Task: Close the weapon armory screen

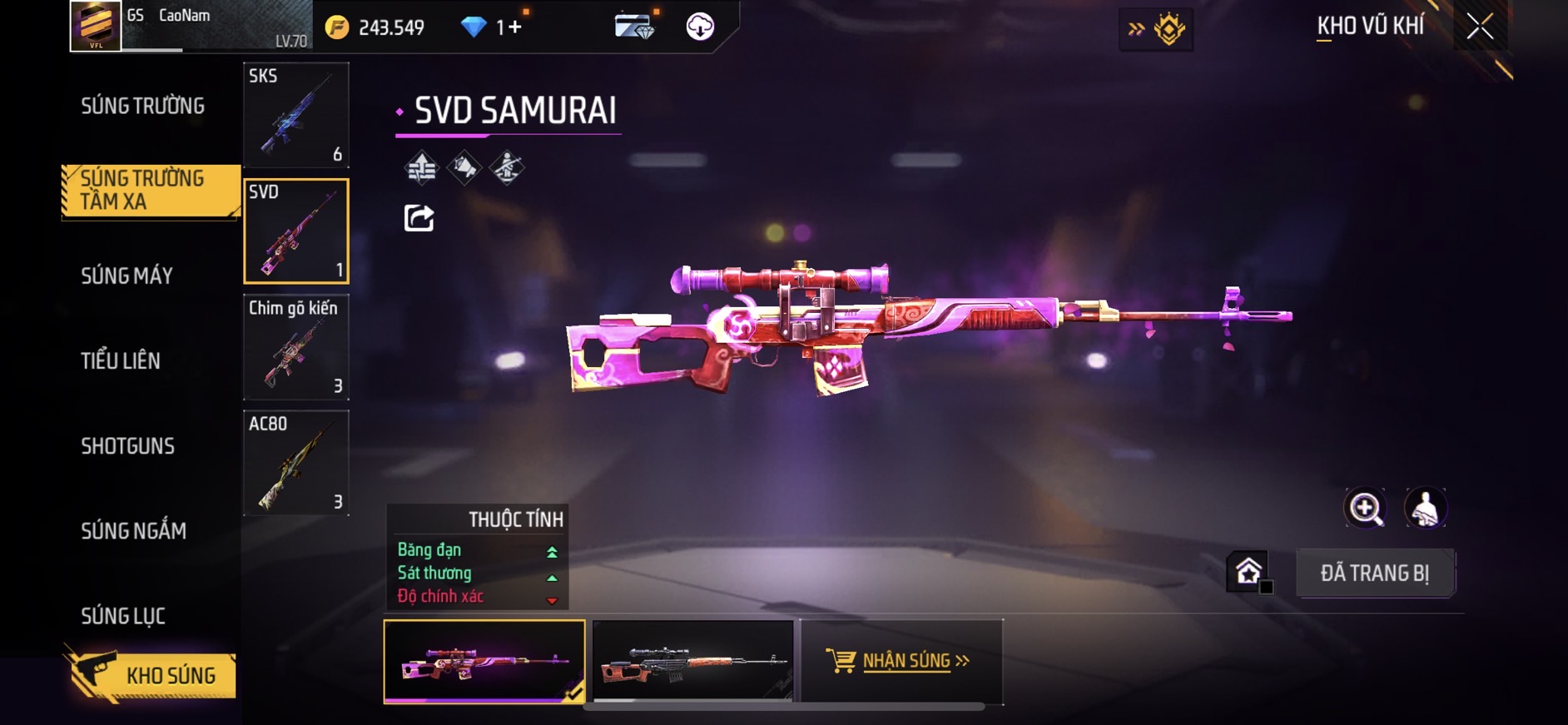Action: tap(1480, 27)
